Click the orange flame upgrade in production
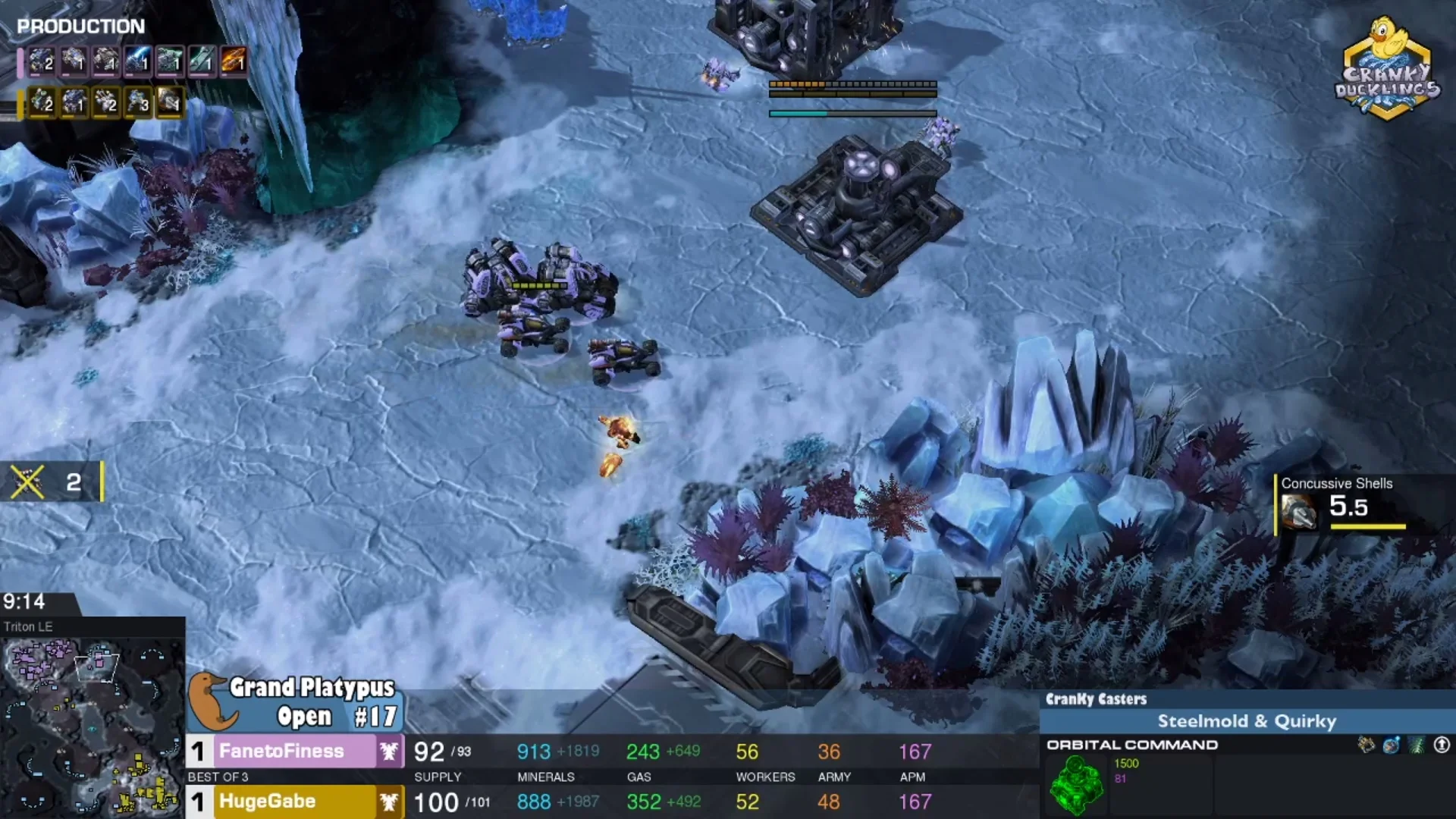This screenshot has width=1456, height=819. click(x=233, y=61)
